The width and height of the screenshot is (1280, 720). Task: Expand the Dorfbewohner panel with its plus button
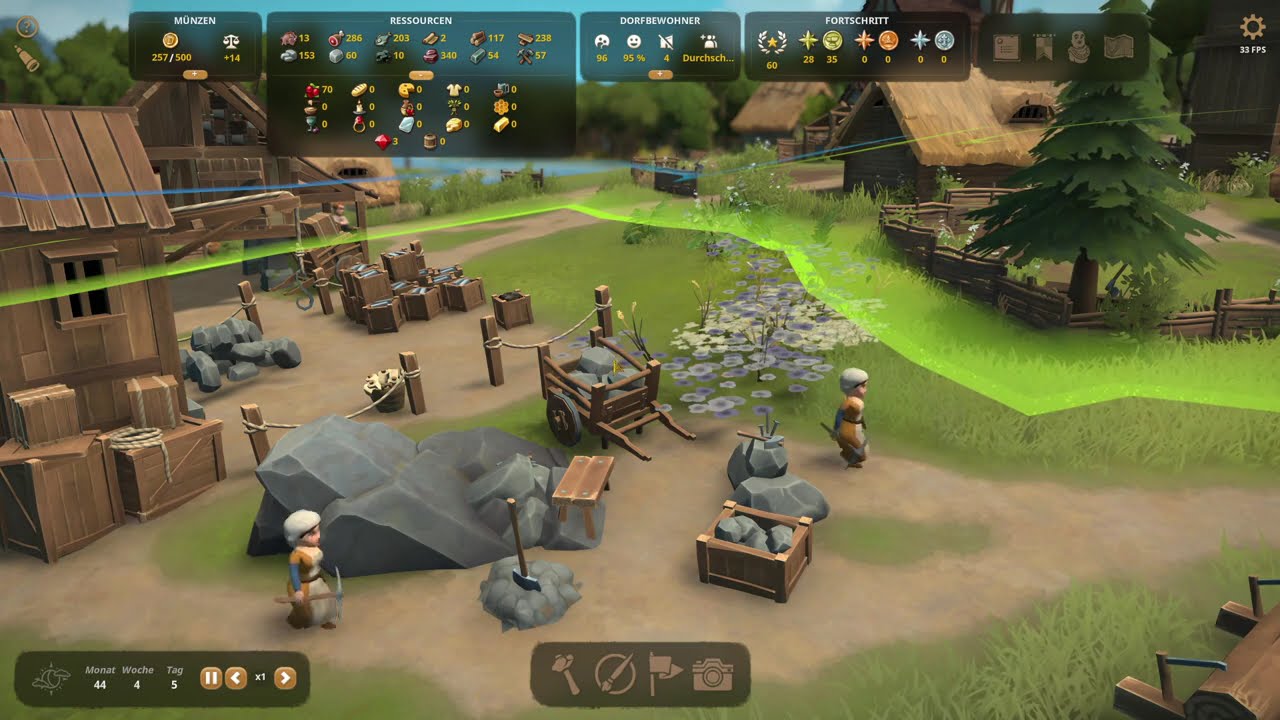[x=660, y=74]
